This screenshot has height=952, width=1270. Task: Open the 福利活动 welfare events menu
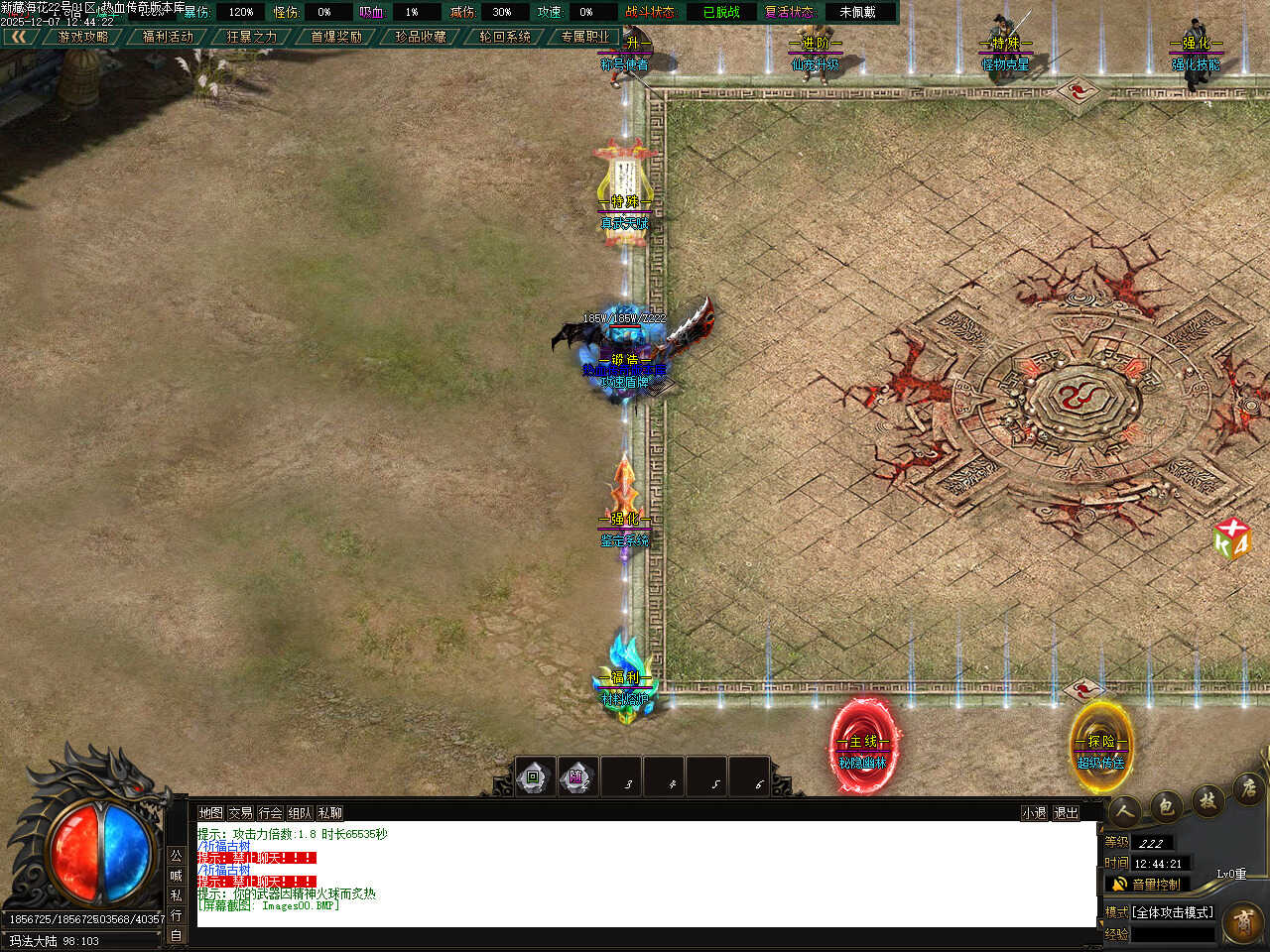coord(168,37)
